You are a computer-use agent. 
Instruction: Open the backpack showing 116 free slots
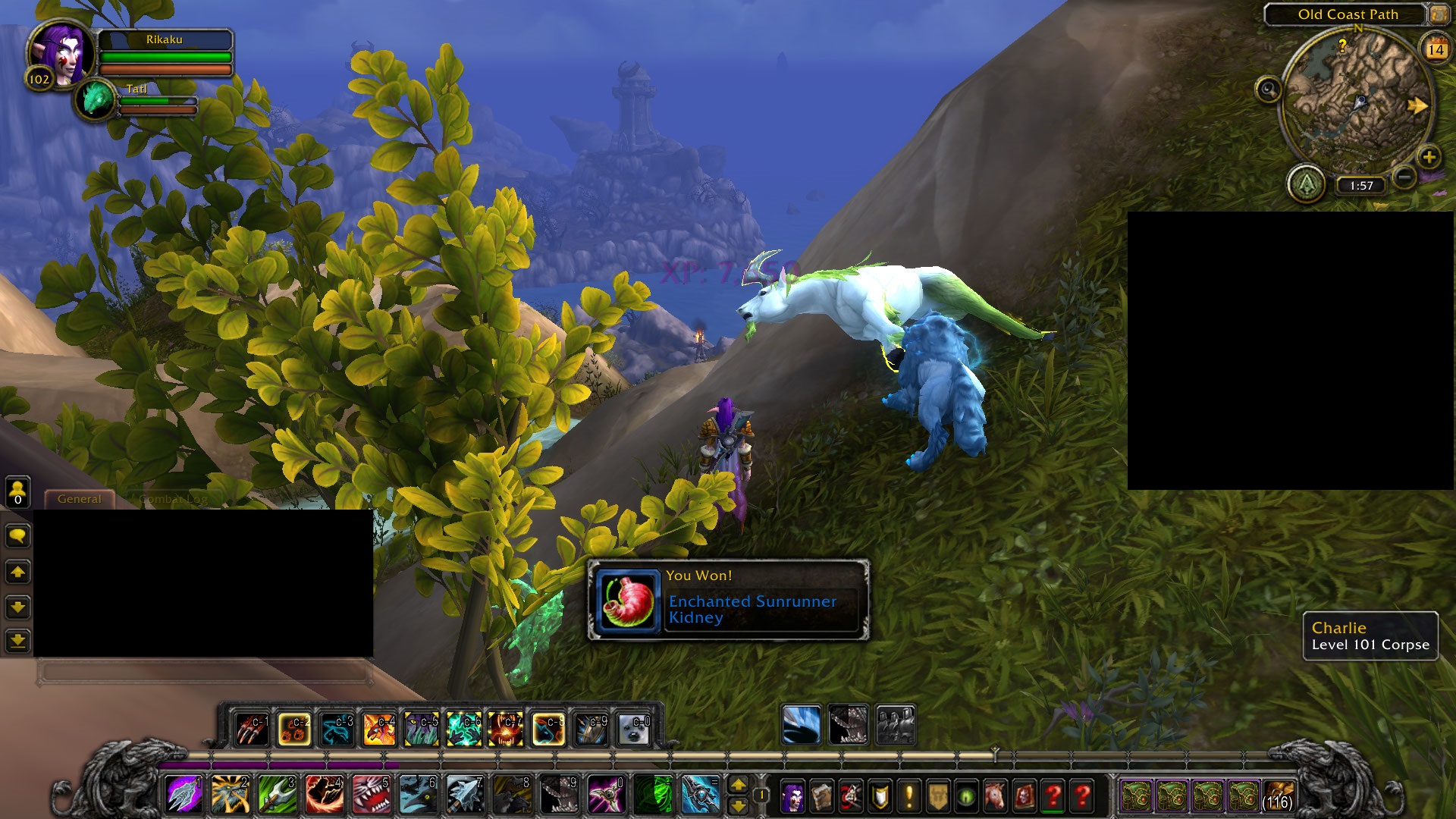[x=1279, y=796]
